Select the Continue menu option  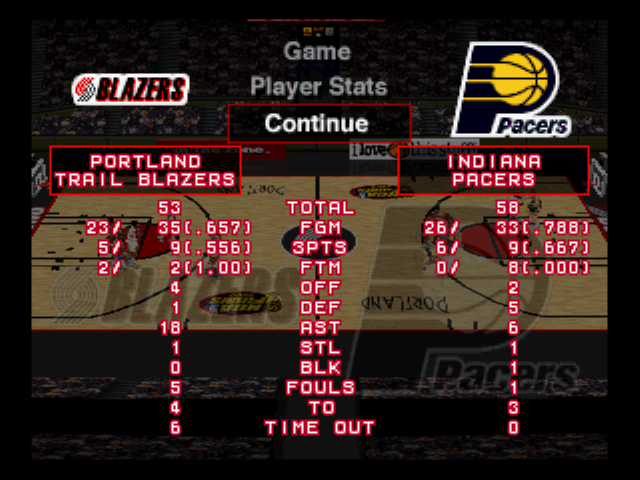[317, 123]
